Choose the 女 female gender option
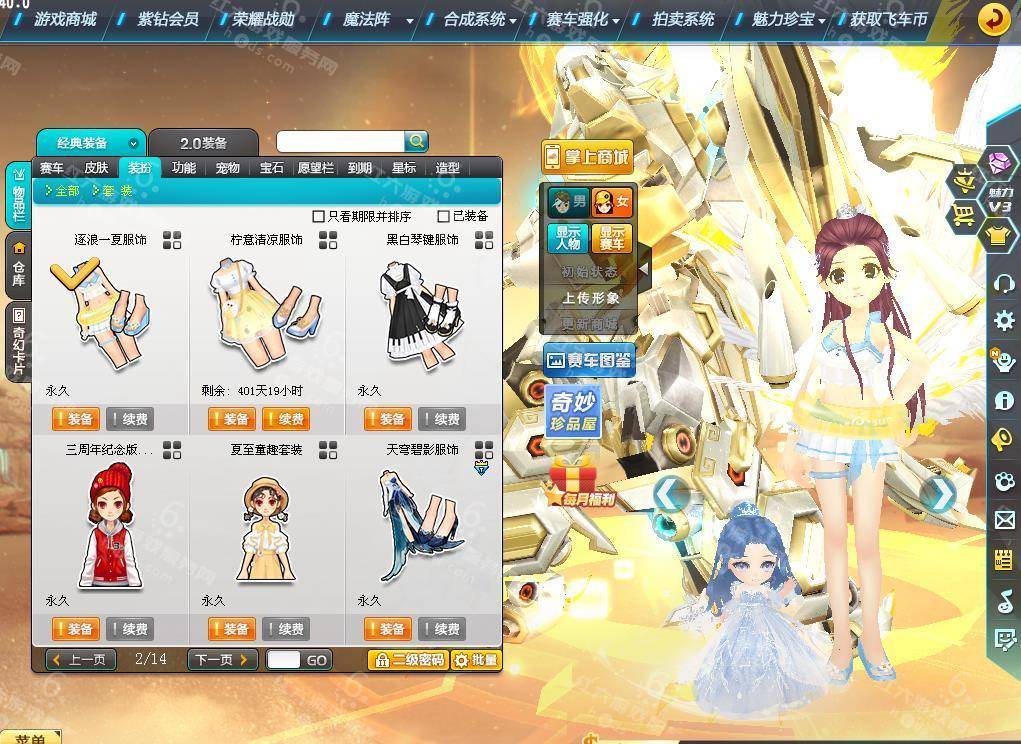Screen dimensions: 1021x744 click(x=612, y=202)
